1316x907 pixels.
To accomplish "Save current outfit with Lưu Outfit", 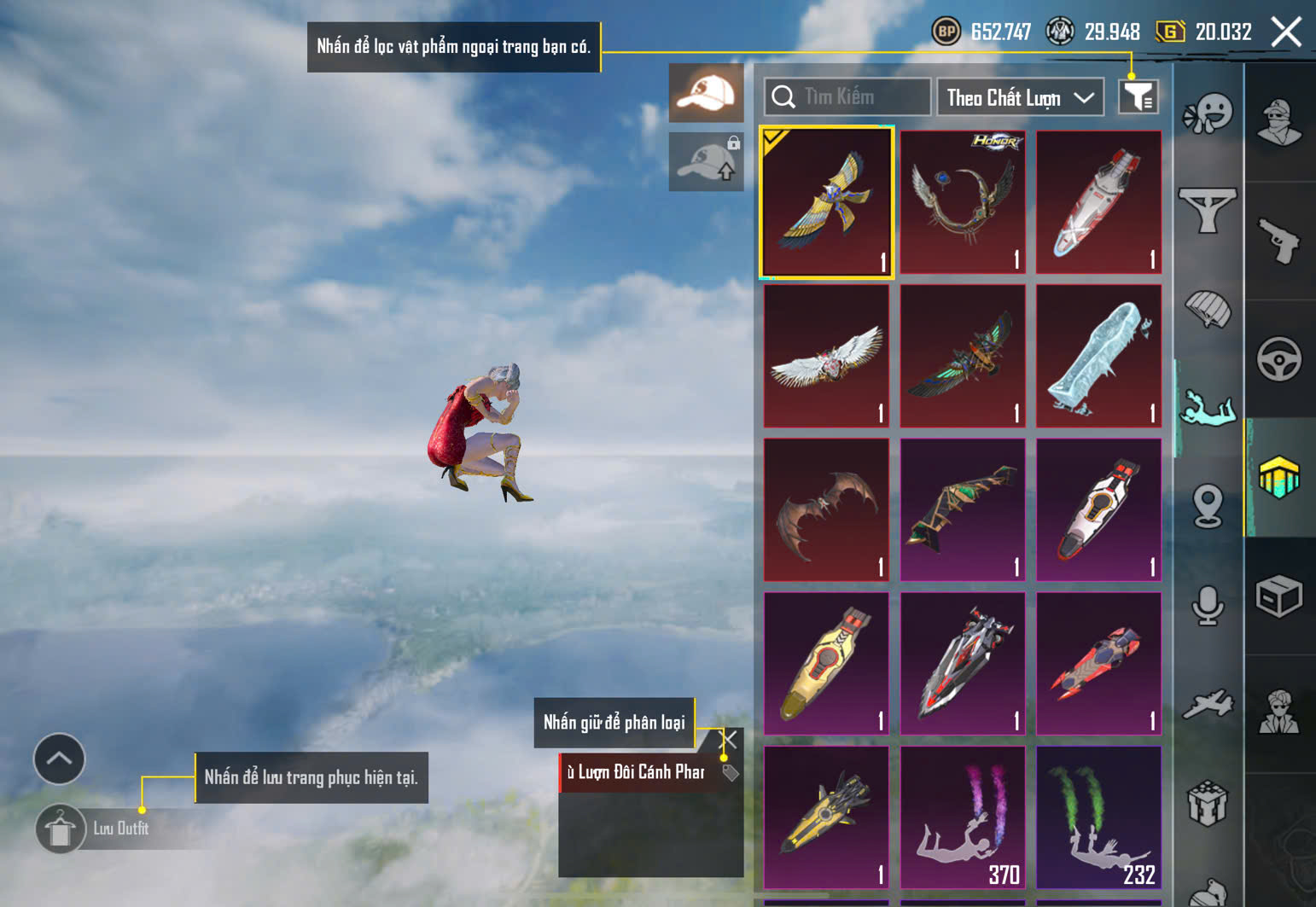I will click(x=61, y=829).
